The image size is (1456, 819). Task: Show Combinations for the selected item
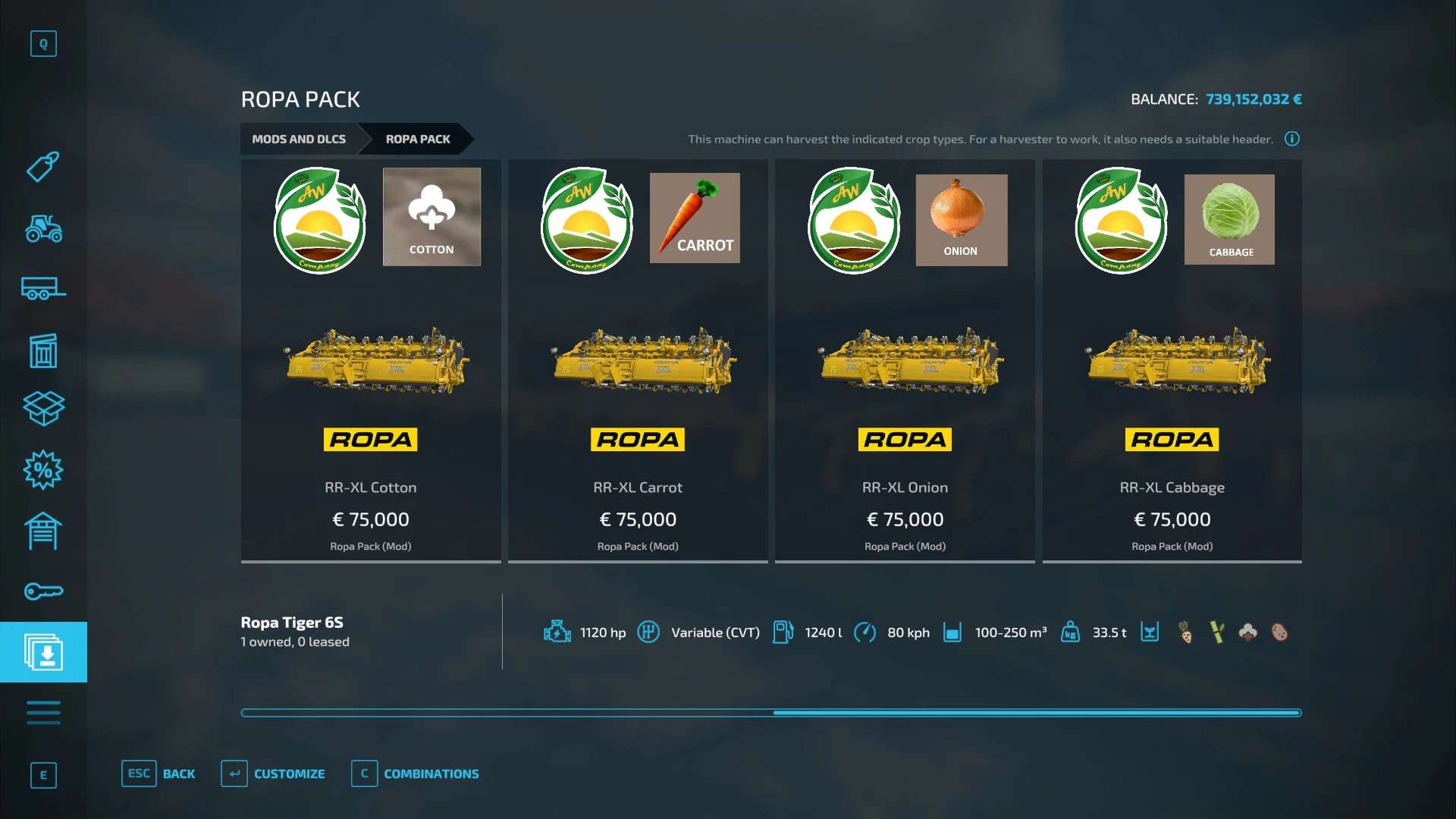pos(416,774)
